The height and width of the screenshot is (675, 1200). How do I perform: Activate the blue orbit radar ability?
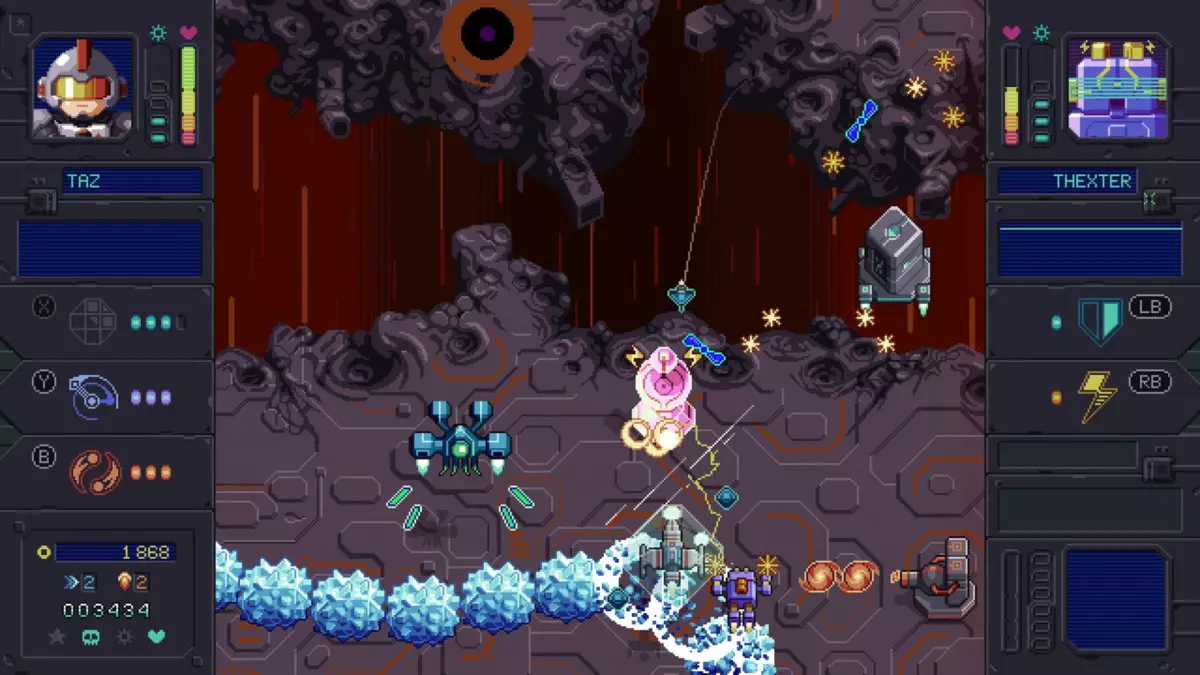pyautogui.click(x=93, y=397)
